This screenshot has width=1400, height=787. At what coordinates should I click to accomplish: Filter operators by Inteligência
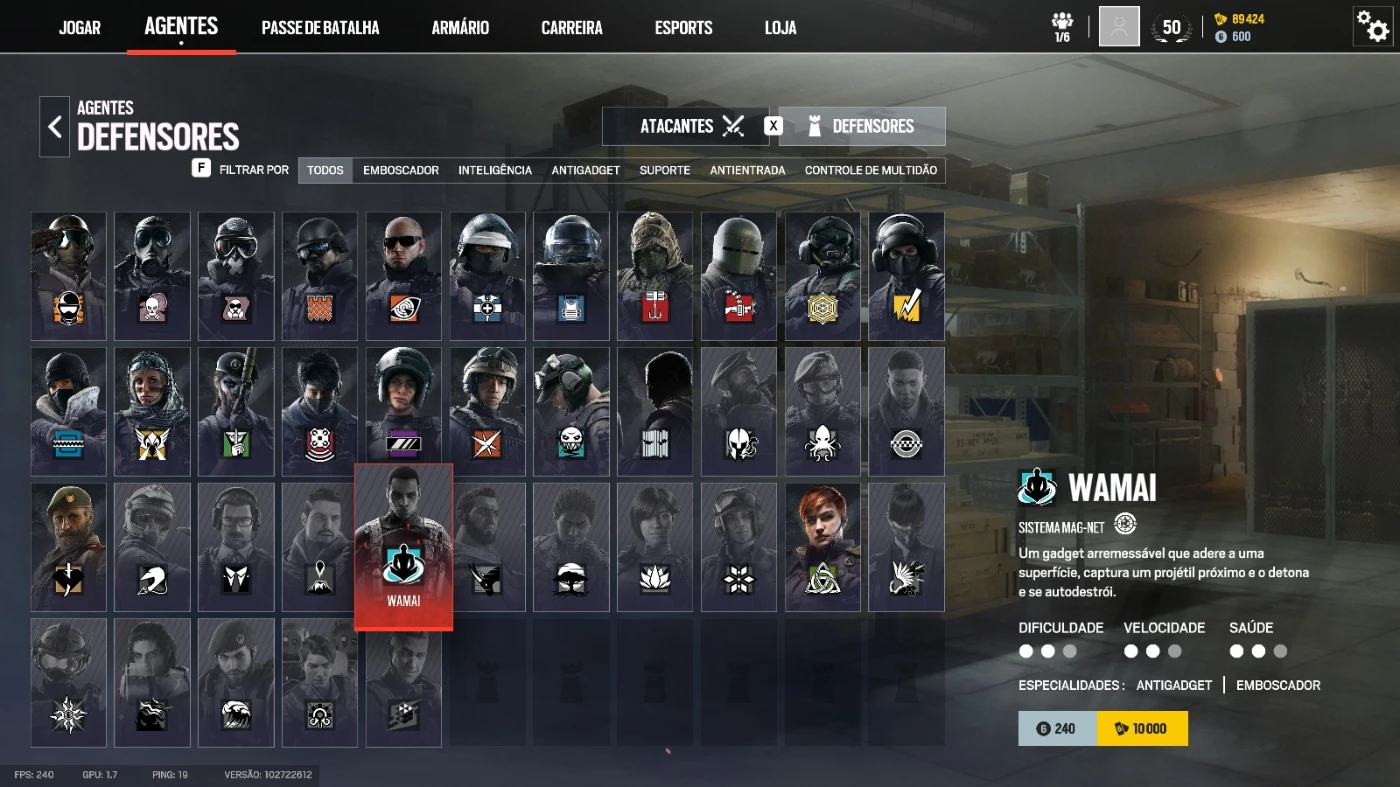pyautogui.click(x=495, y=170)
